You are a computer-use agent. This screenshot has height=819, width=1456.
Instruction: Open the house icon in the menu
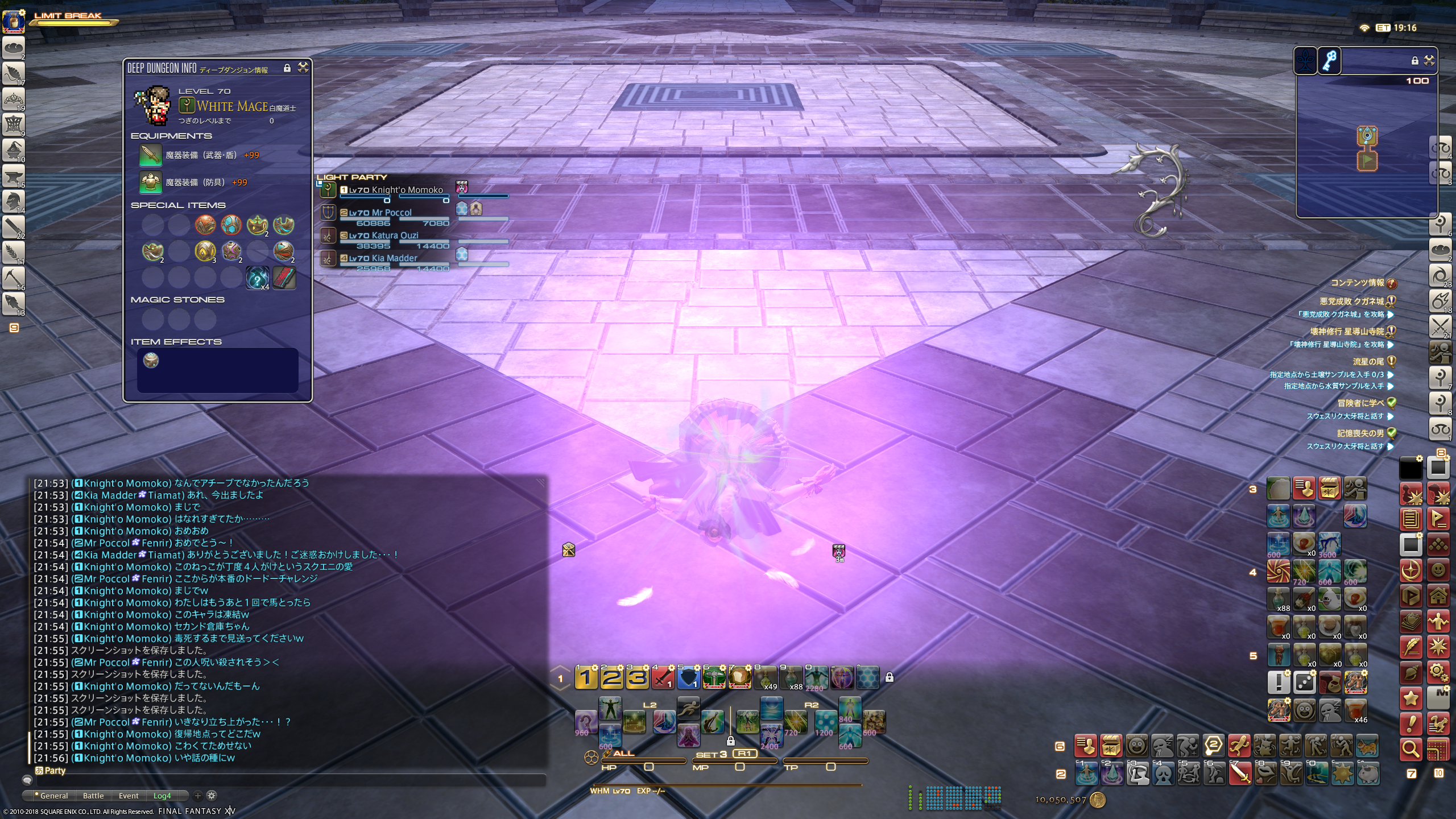pyautogui.click(x=1438, y=596)
